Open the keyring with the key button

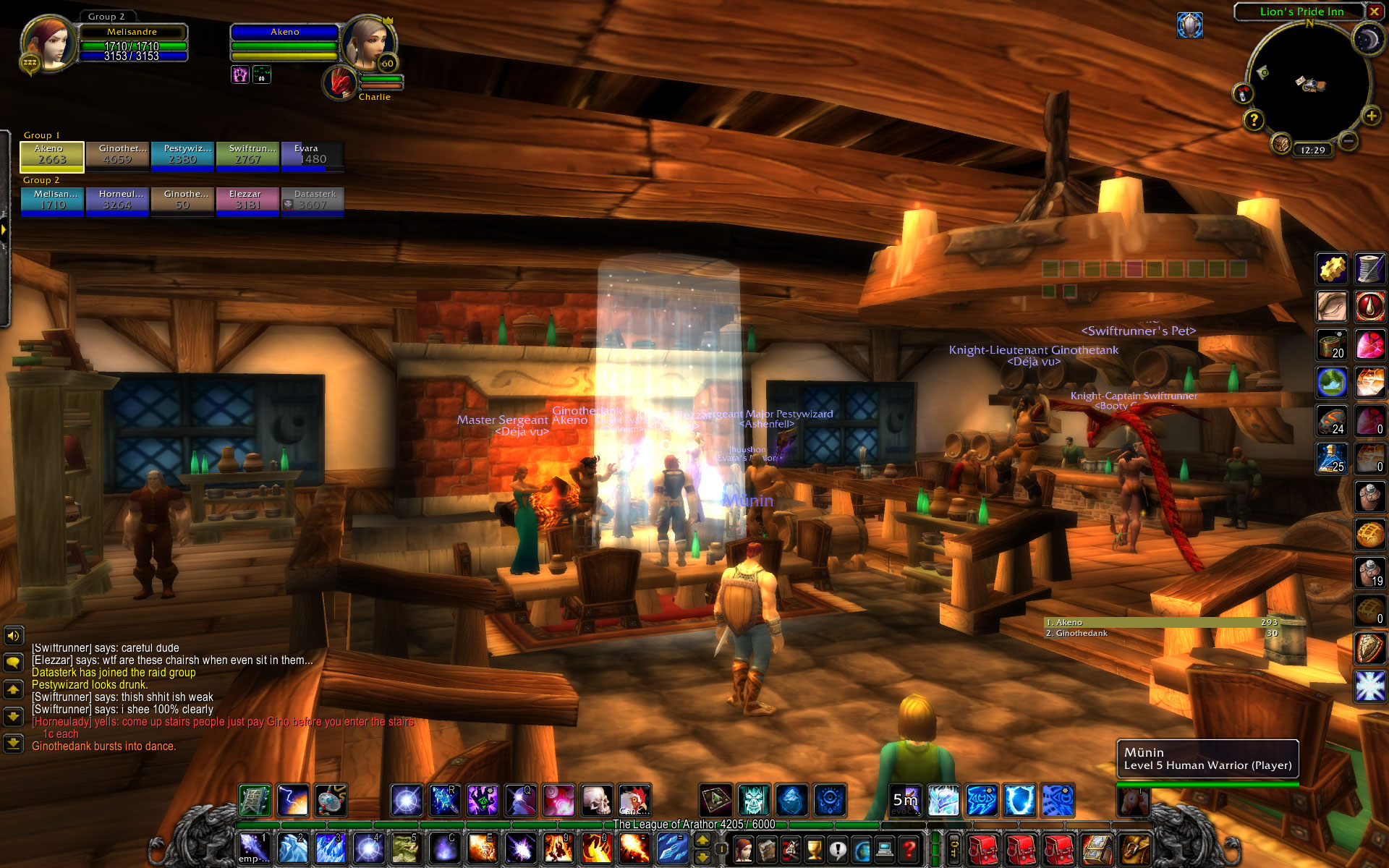pos(954,848)
